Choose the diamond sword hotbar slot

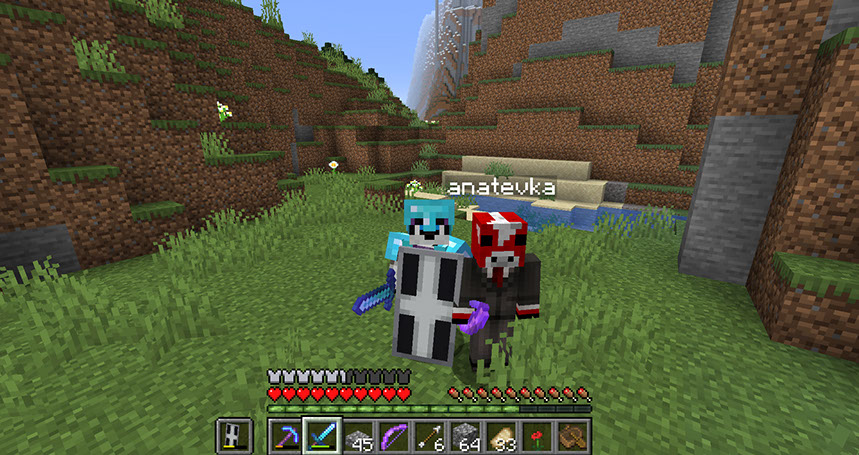tap(322, 435)
